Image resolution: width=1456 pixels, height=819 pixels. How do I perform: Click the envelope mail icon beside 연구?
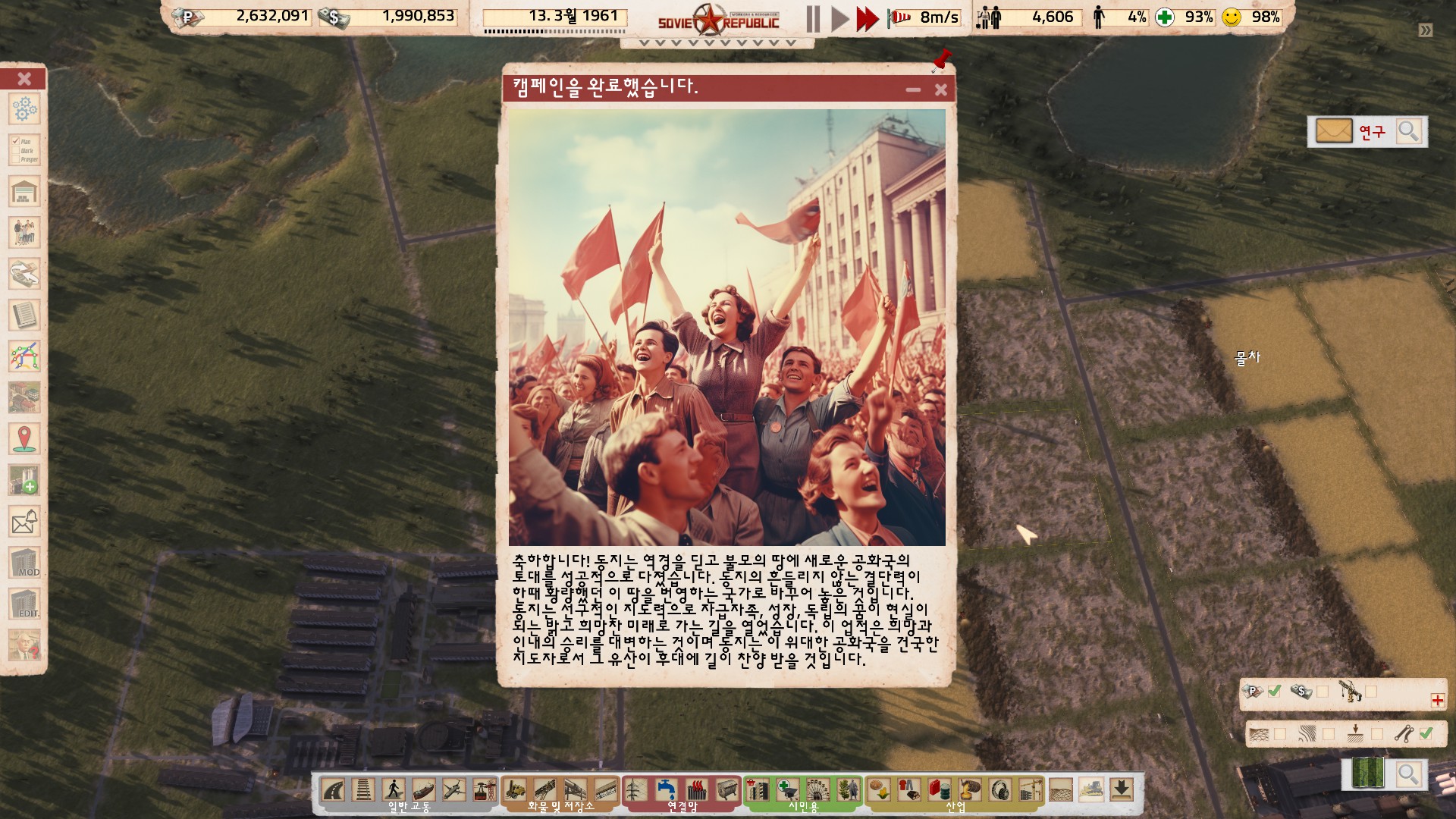(1333, 131)
